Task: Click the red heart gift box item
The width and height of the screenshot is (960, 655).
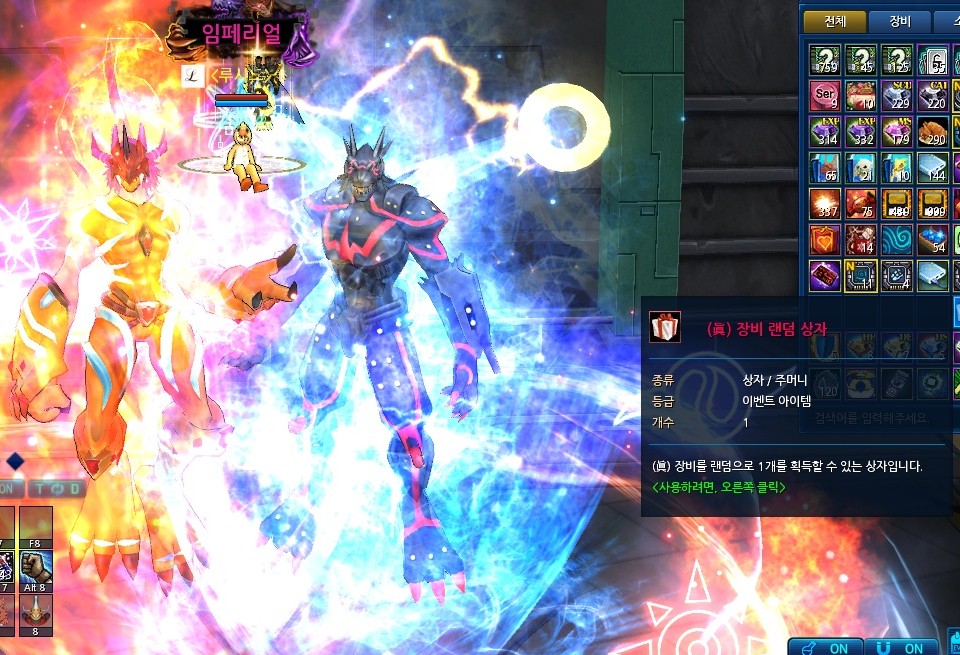Action: coord(825,239)
